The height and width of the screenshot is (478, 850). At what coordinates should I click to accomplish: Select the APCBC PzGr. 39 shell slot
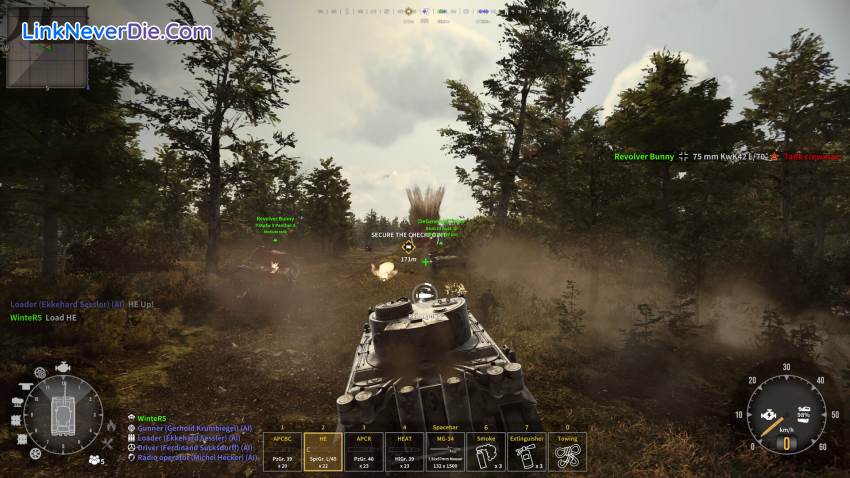click(x=281, y=451)
